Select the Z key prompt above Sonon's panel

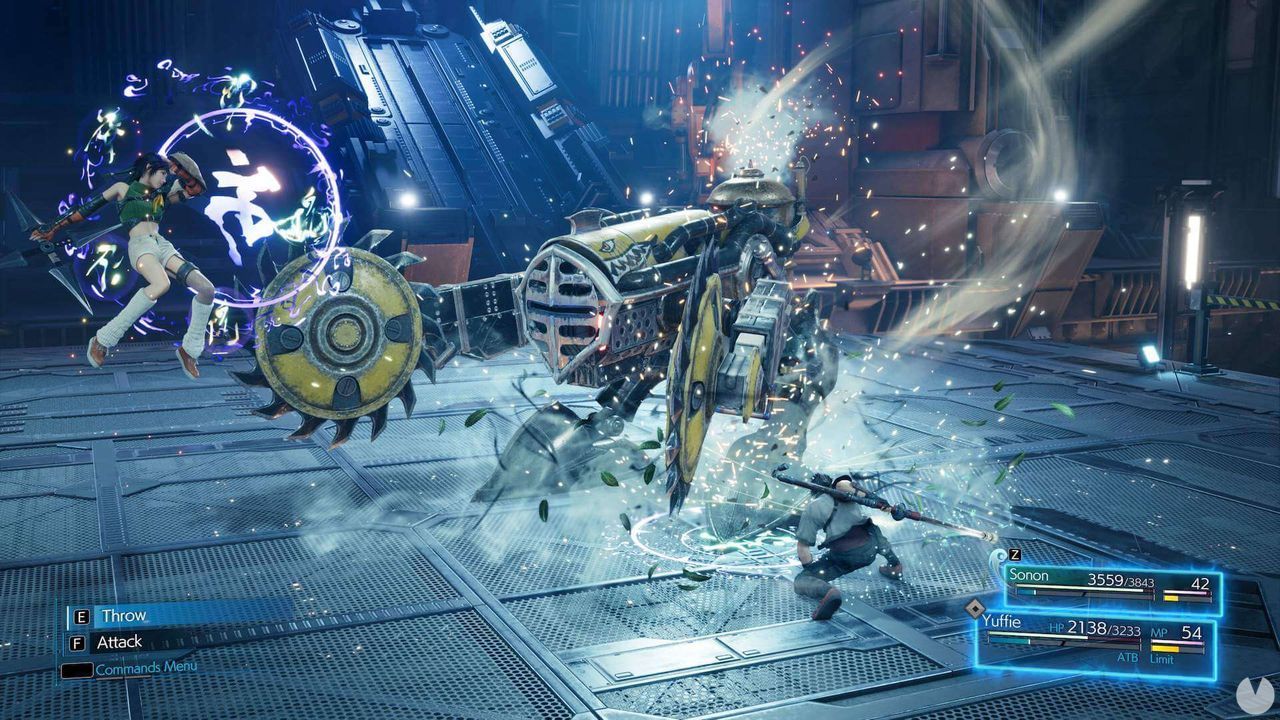point(1014,556)
